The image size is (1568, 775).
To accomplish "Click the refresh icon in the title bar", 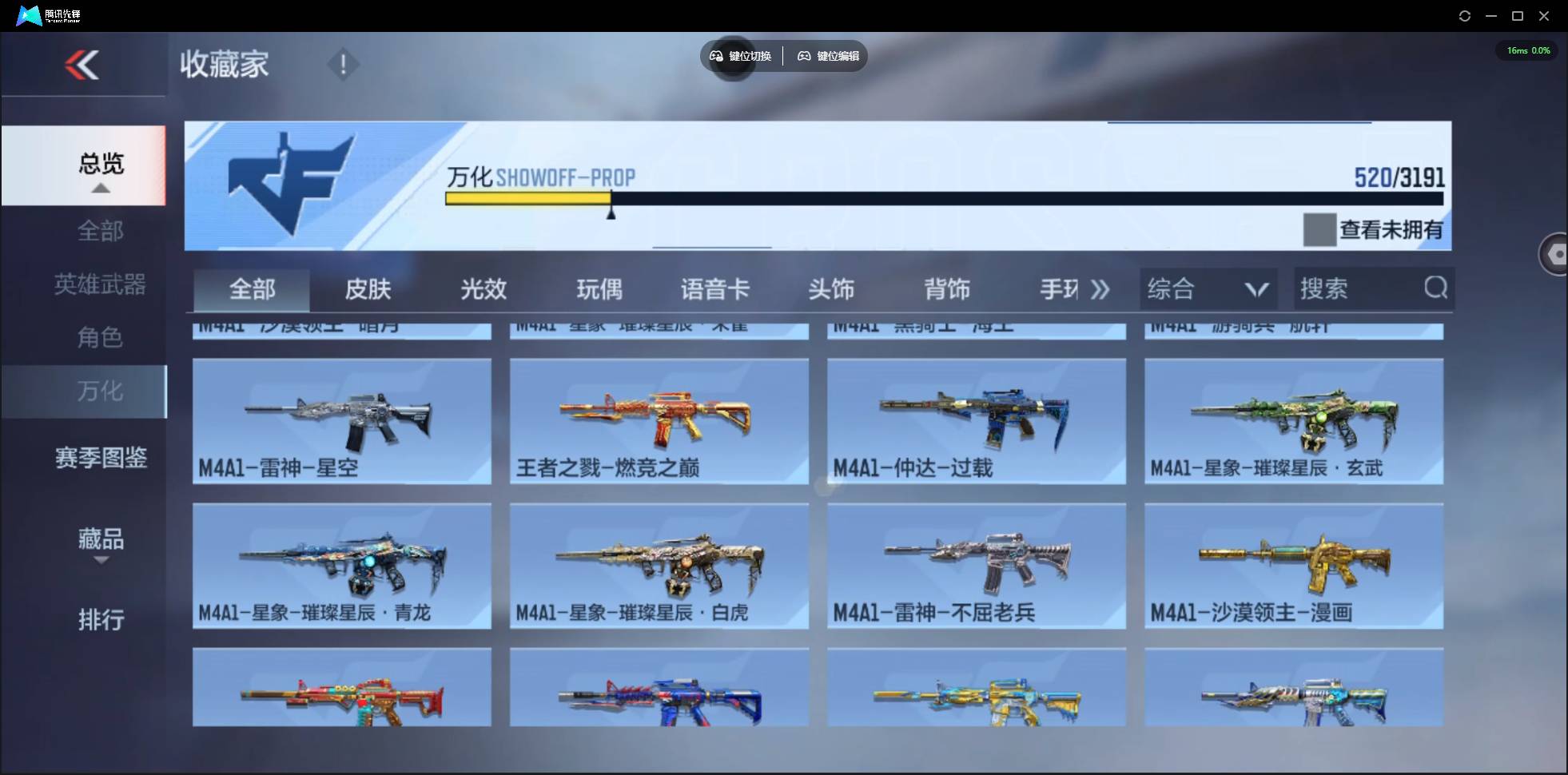I will (1466, 15).
